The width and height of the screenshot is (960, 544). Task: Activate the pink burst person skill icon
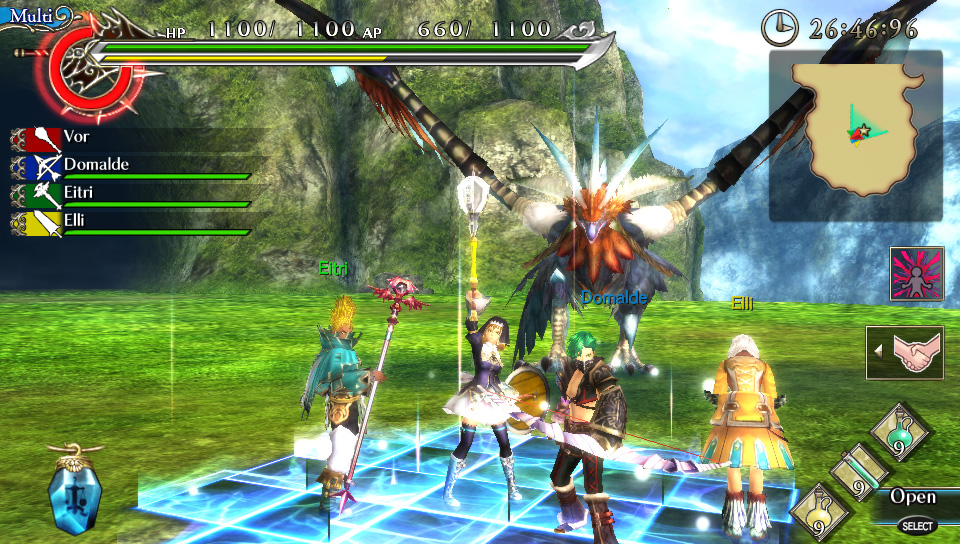917,274
